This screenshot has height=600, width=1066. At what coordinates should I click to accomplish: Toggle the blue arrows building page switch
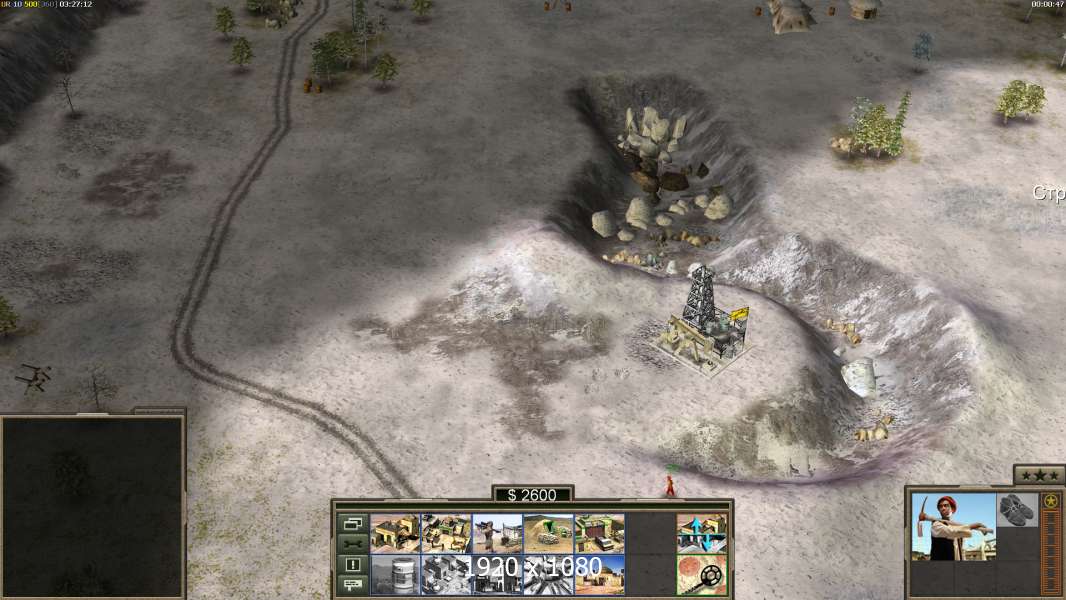point(702,534)
